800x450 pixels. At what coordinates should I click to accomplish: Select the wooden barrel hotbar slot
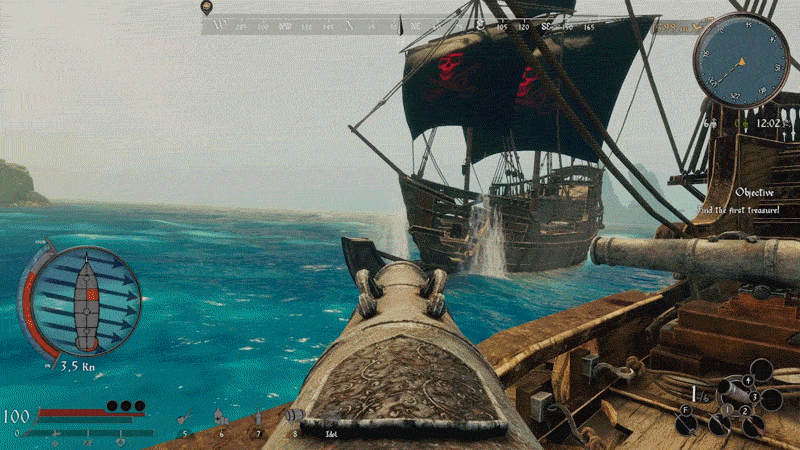[295, 416]
